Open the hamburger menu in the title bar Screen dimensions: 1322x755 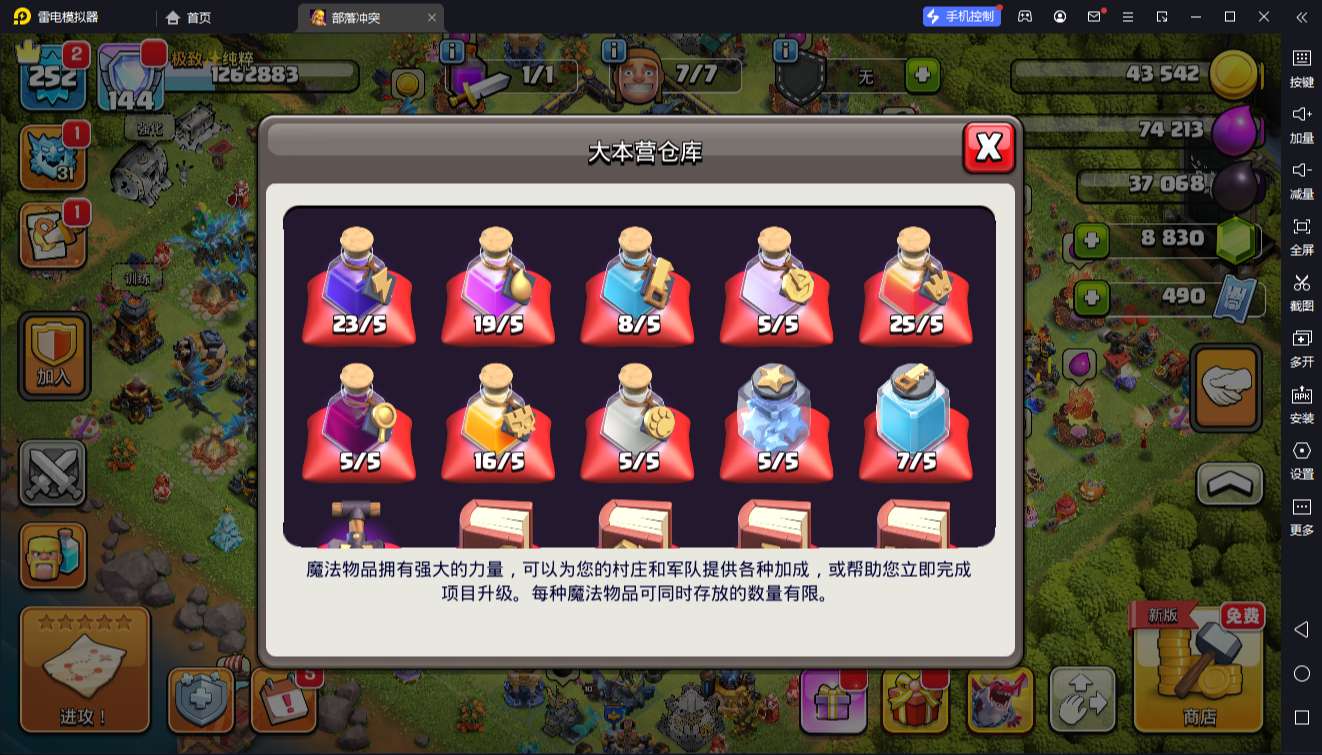click(1128, 17)
